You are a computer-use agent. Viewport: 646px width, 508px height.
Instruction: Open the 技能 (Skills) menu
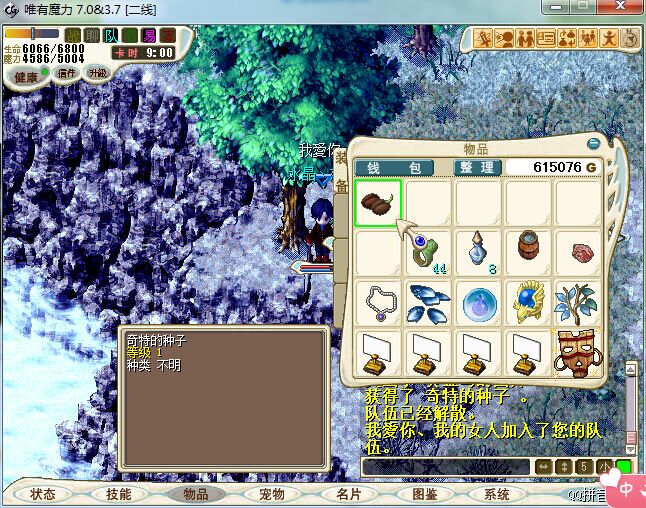pos(119,494)
